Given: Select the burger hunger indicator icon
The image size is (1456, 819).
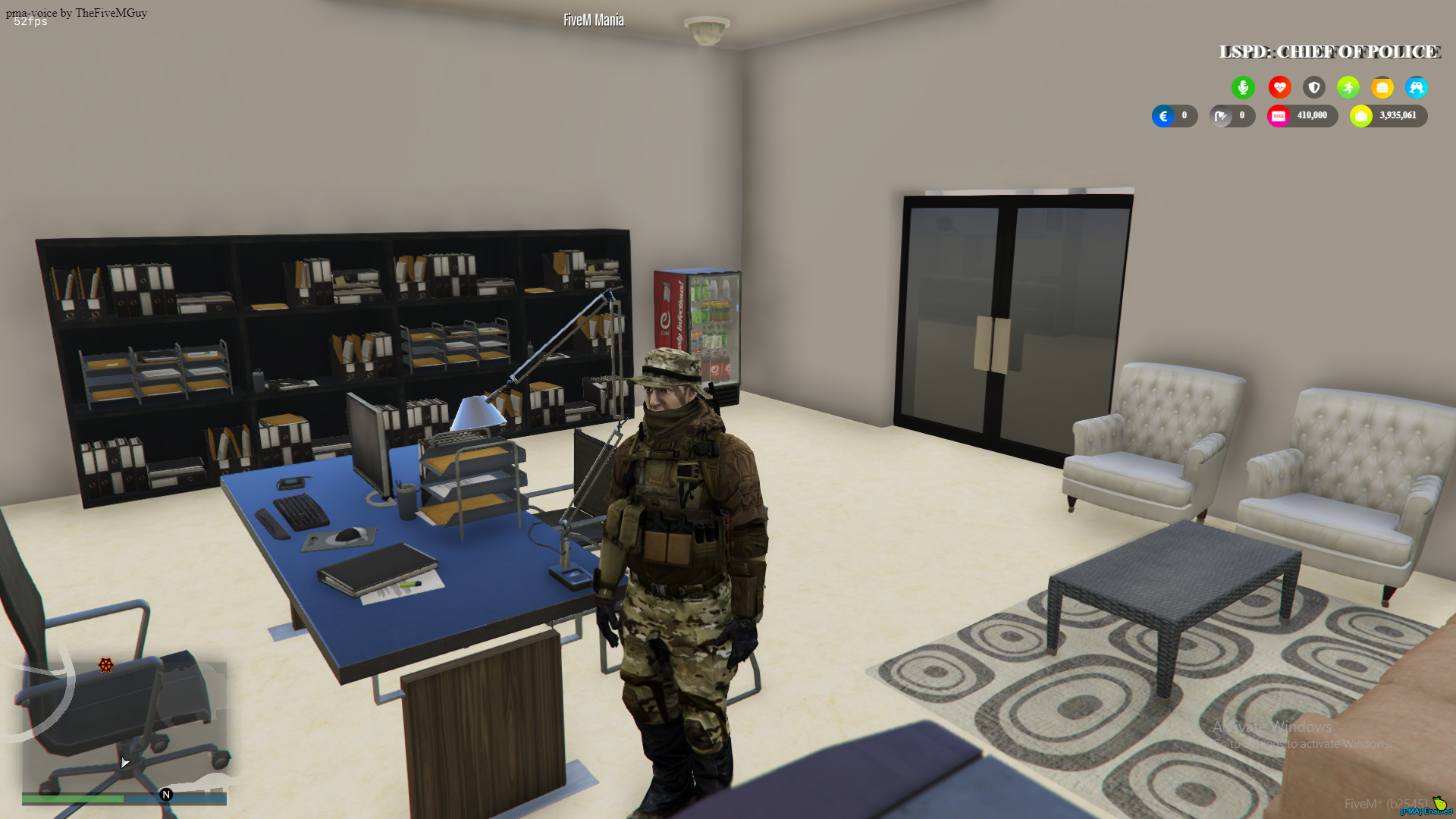Looking at the screenshot, I should [1382, 87].
